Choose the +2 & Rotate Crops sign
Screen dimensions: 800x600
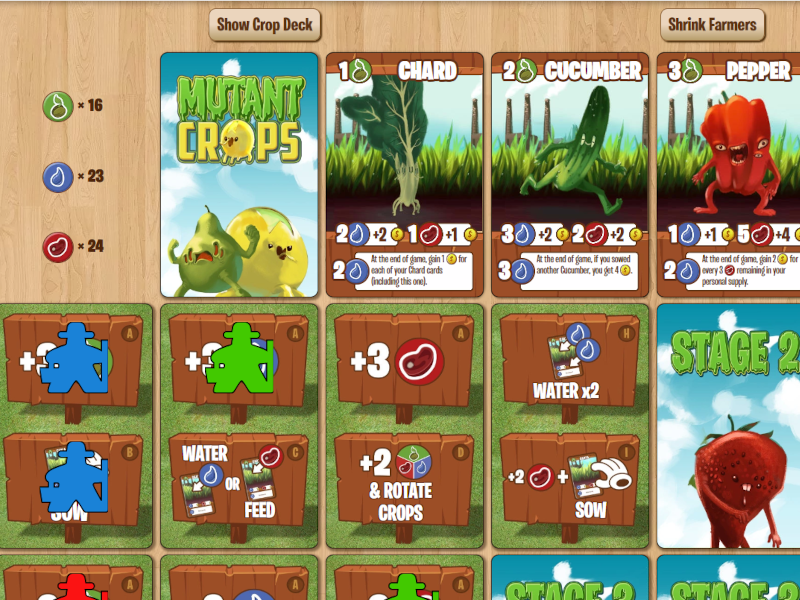point(404,482)
